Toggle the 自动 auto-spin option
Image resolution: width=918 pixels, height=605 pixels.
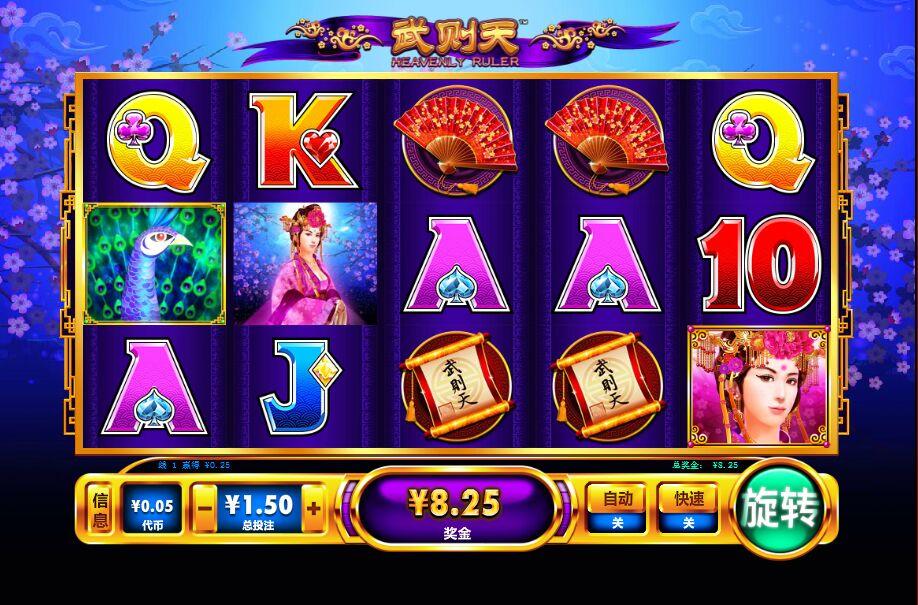(x=617, y=507)
